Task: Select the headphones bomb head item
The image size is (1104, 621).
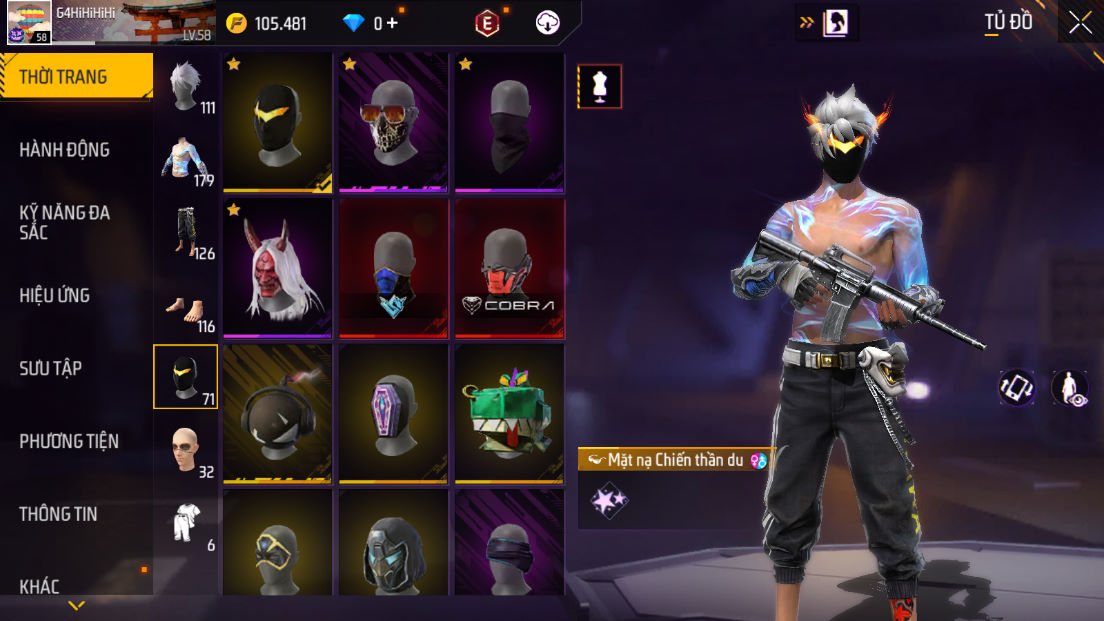Action: click(277, 414)
